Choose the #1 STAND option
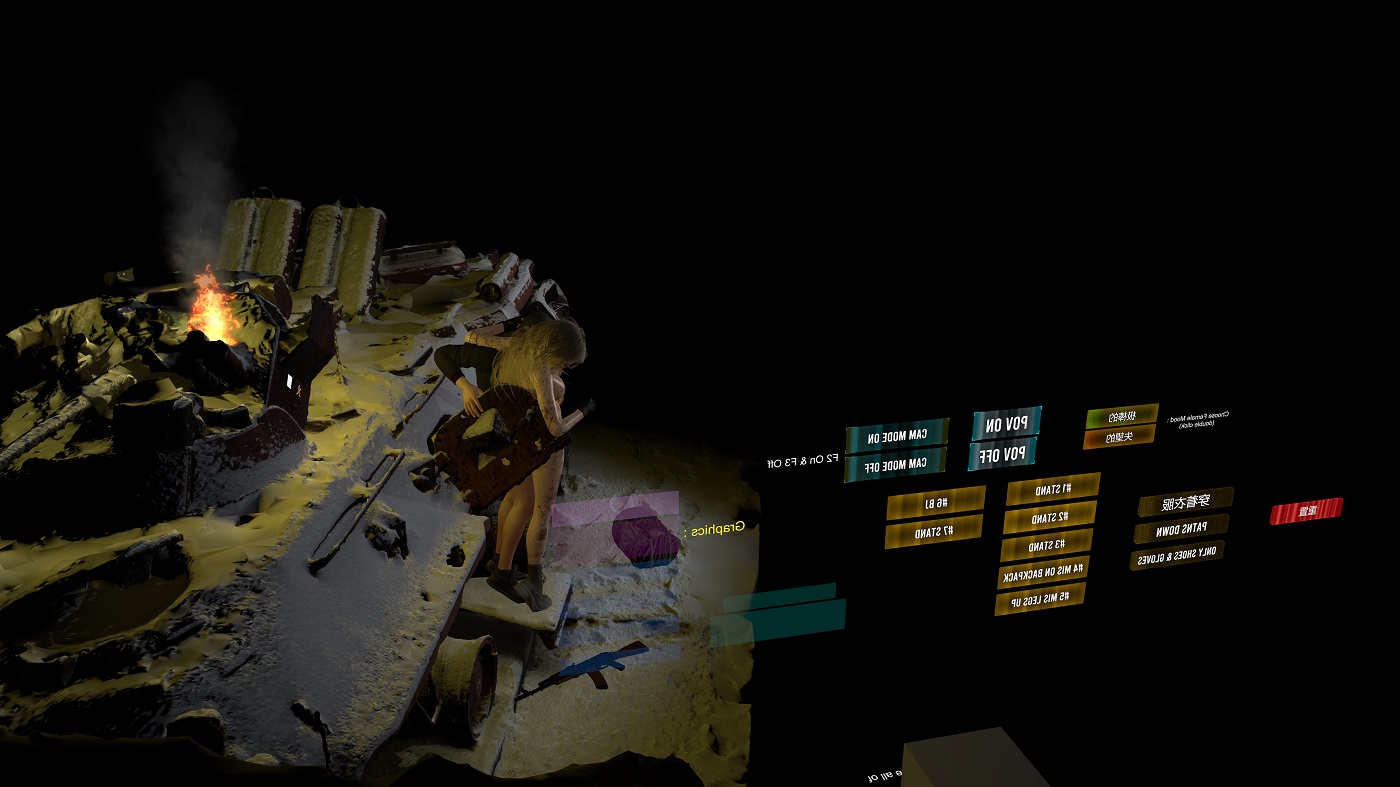The width and height of the screenshot is (1400, 787). (1053, 488)
